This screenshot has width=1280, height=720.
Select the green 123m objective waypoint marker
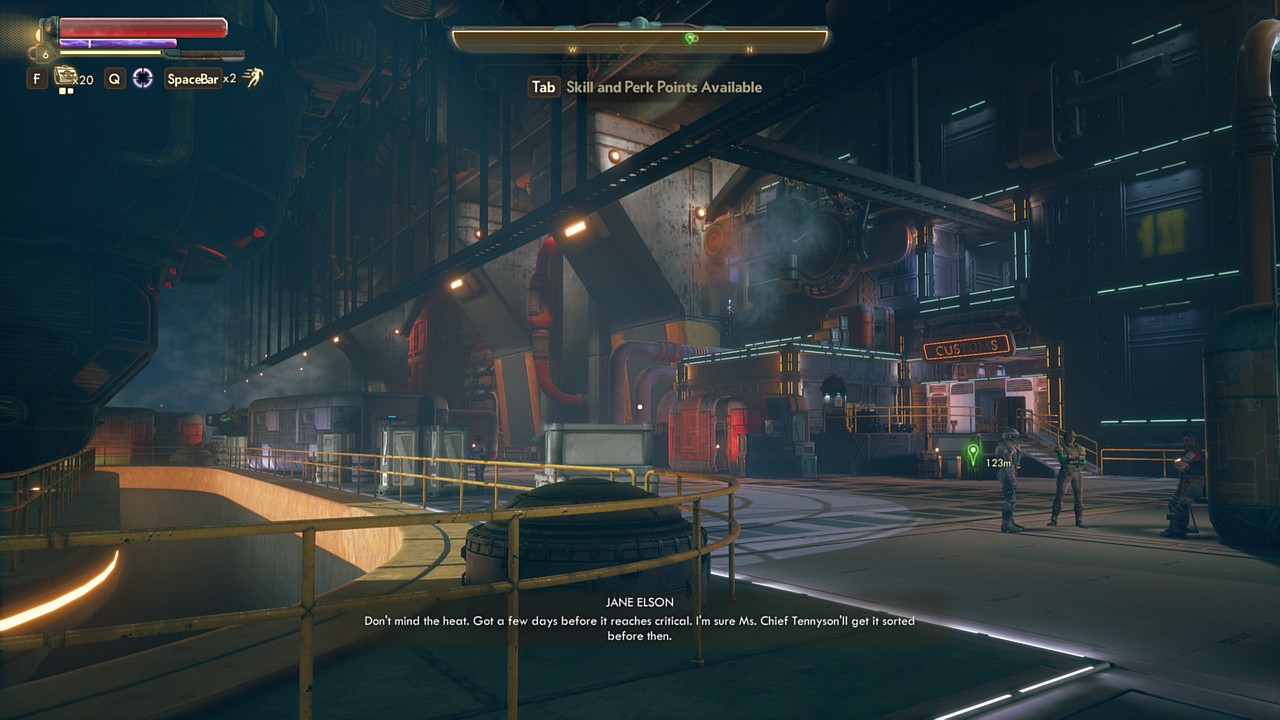point(973,453)
